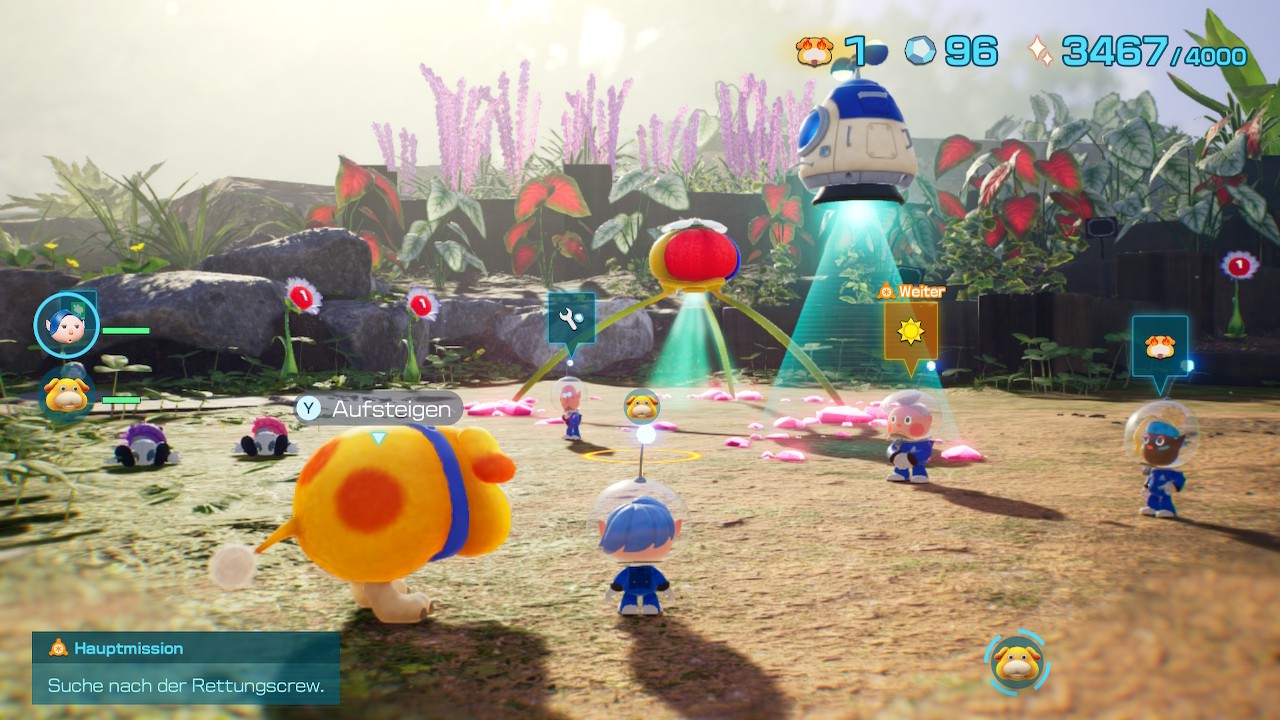The height and width of the screenshot is (720, 1280).
Task: Choose the Weiter sun marker
Action: point(910,332)
